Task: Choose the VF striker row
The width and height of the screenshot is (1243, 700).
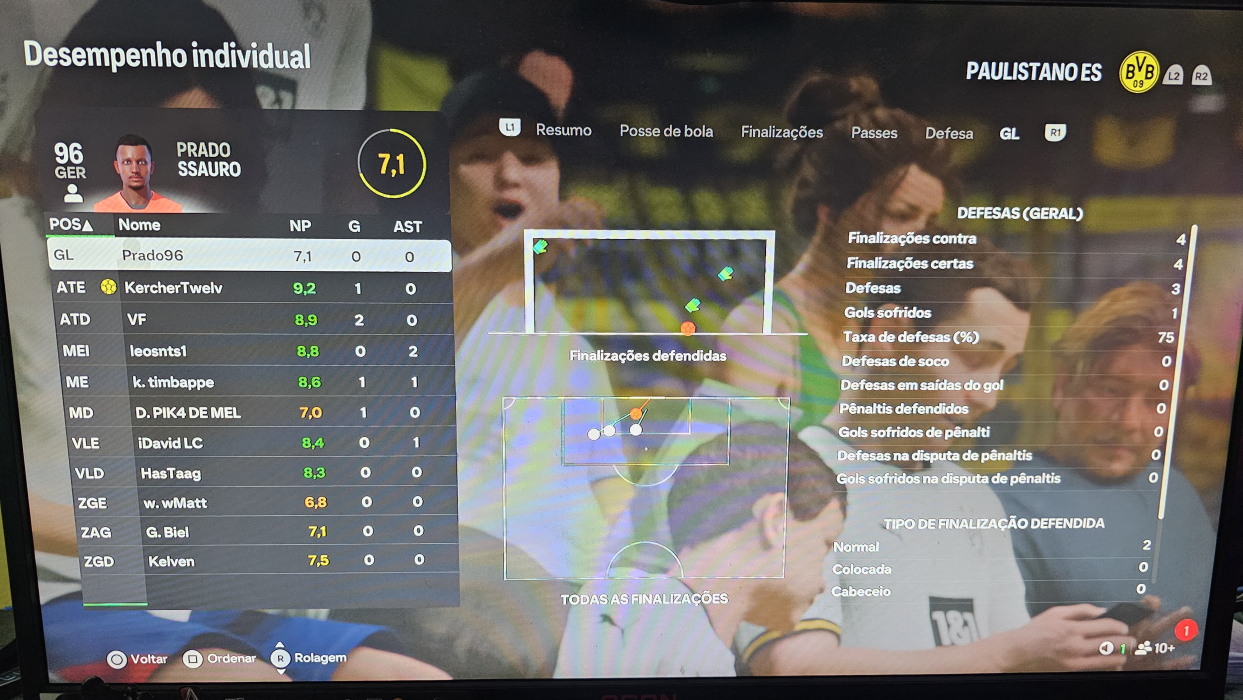Action: [x=251, y=320]
